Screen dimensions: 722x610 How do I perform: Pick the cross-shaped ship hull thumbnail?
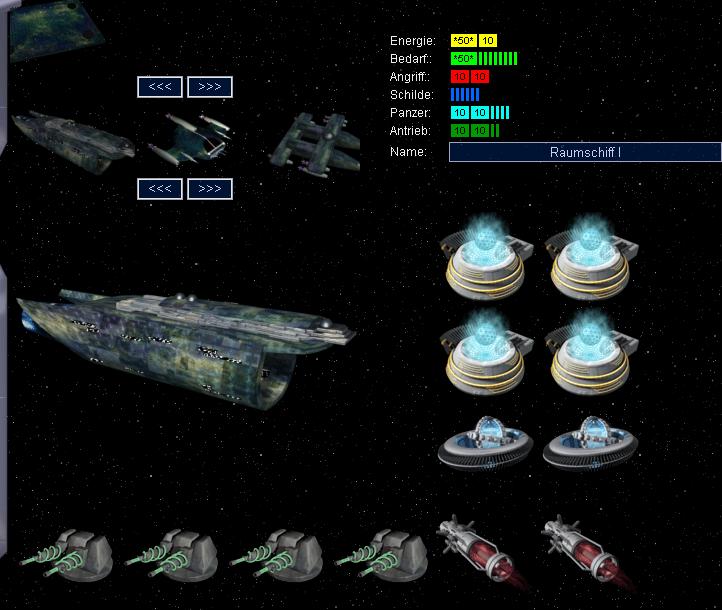[316, 139]
